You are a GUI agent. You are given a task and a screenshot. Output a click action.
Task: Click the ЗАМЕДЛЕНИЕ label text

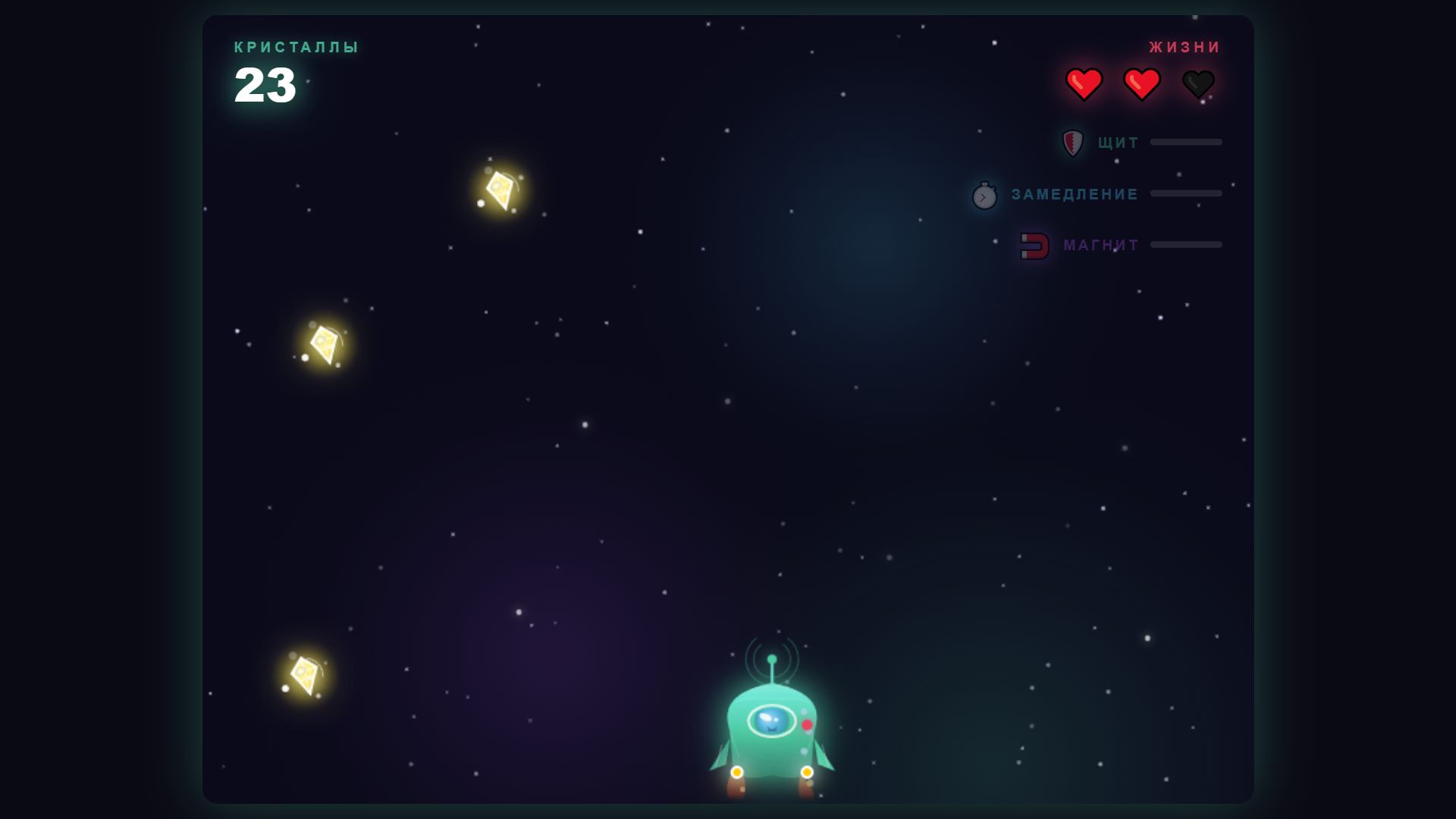point(1073,194)
